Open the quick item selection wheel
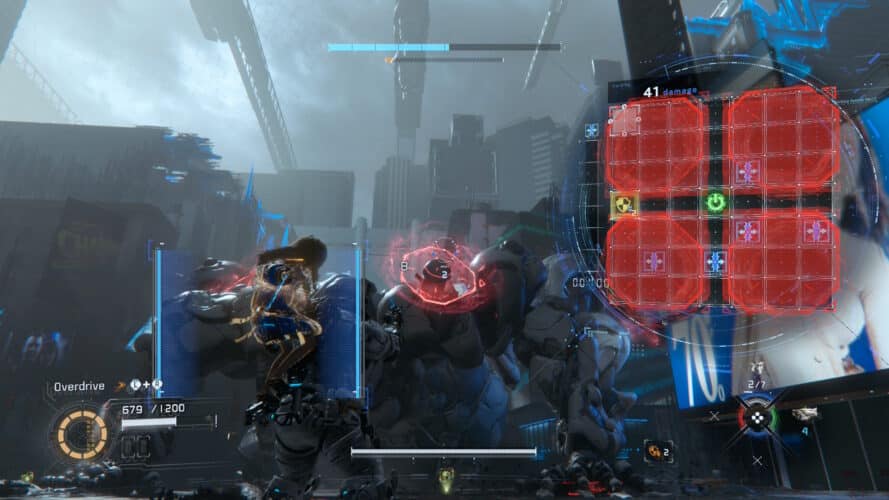This screenshot has width=889, height=500. [757, 418]
